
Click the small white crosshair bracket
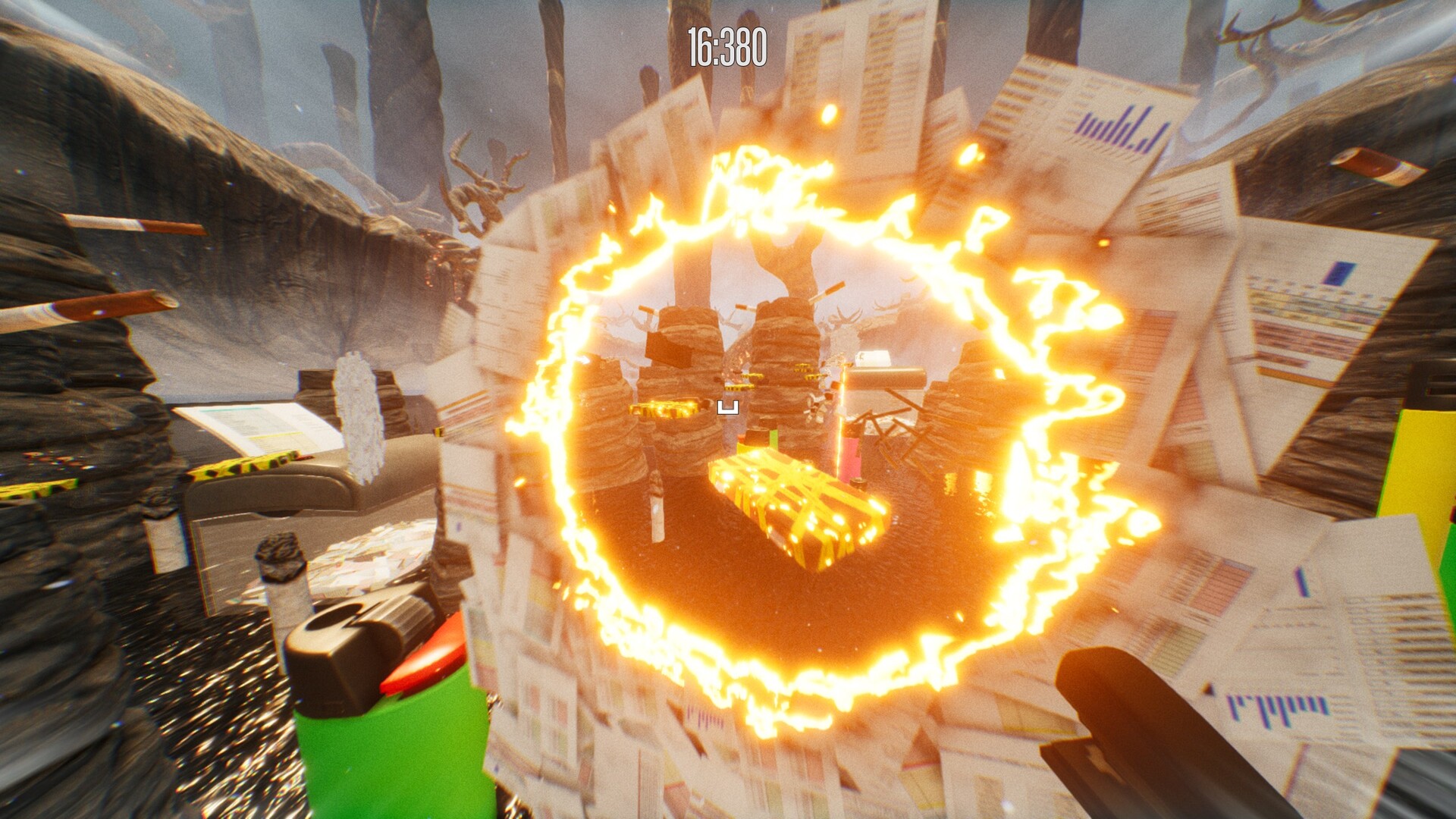pyautogui.click(x=730, y=406)
